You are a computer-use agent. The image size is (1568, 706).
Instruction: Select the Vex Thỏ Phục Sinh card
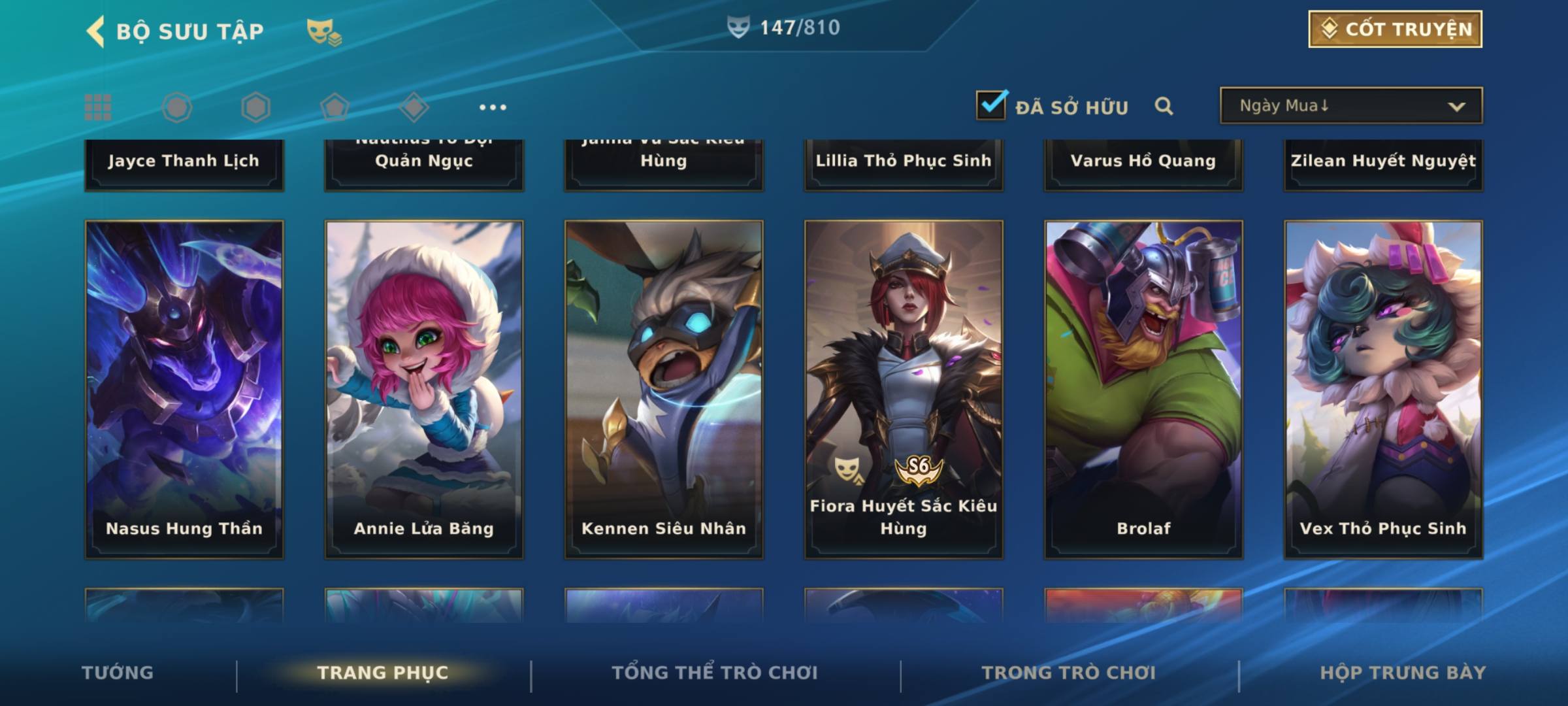pos(1383,389)
